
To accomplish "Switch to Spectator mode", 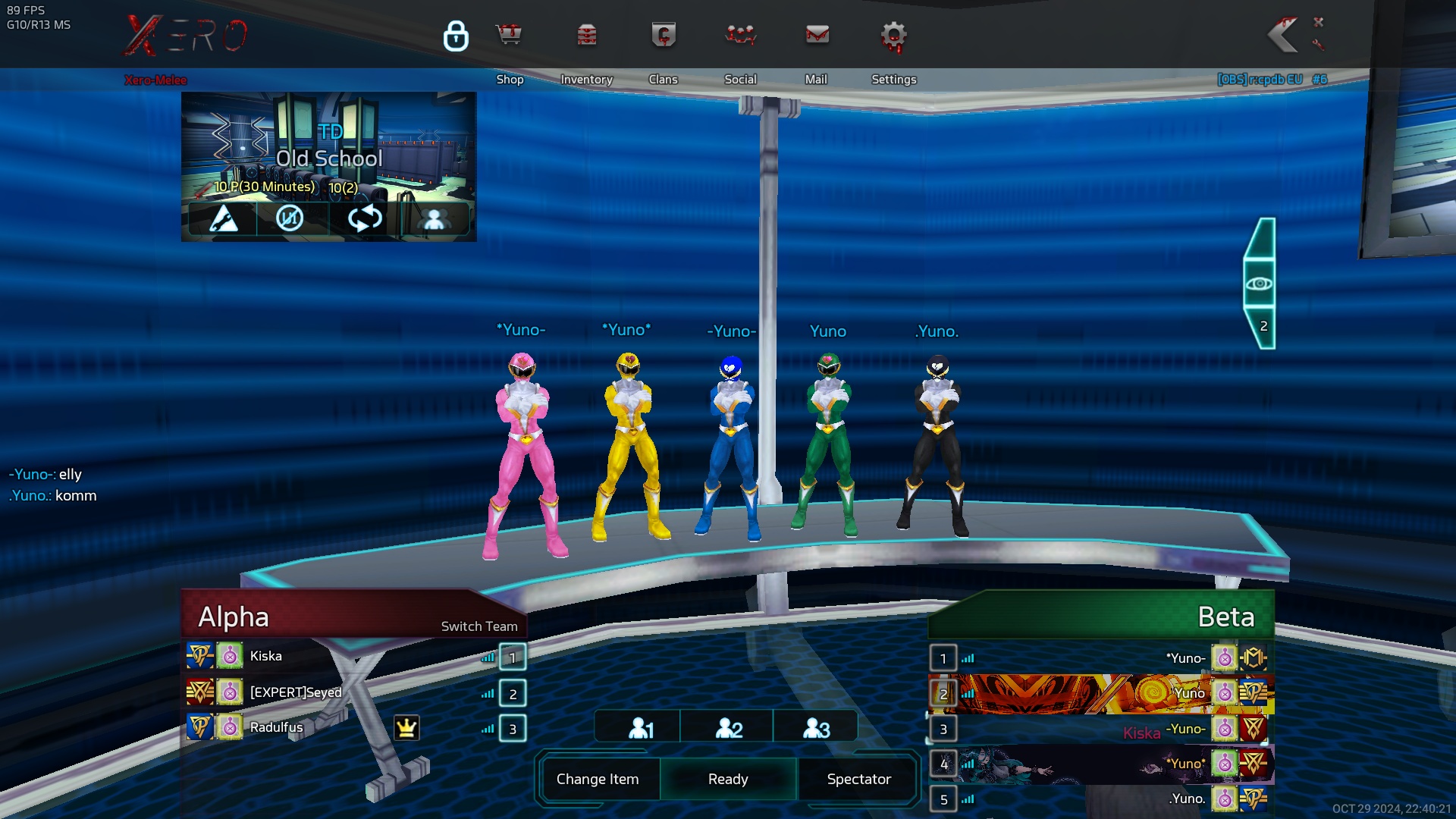I will pyautogui.click(x=858, y=779).
